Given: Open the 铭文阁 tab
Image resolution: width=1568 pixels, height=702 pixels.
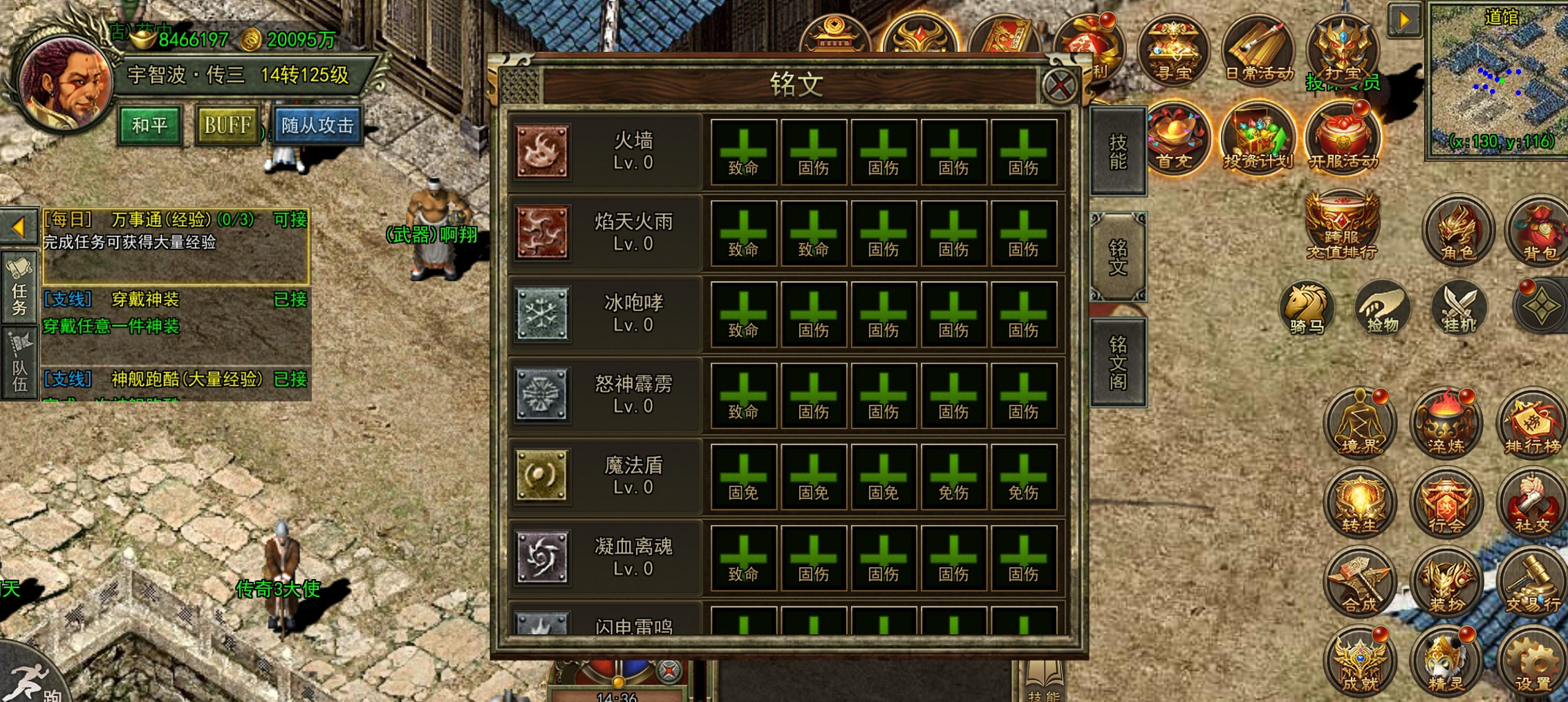Looking at the screenshot, I should 1117,363.
